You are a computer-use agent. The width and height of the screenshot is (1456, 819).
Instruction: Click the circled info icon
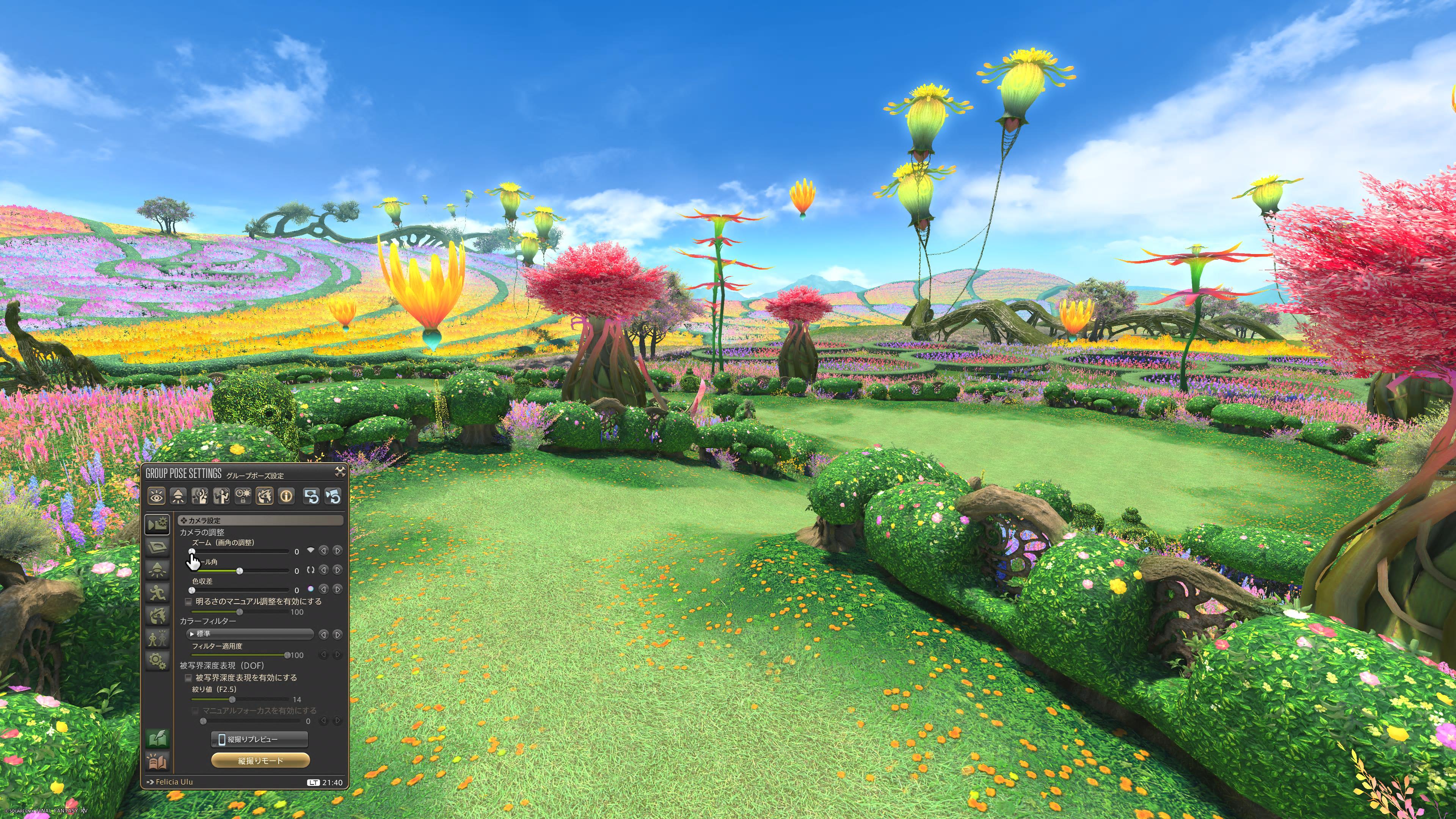(x=287, y=496)
